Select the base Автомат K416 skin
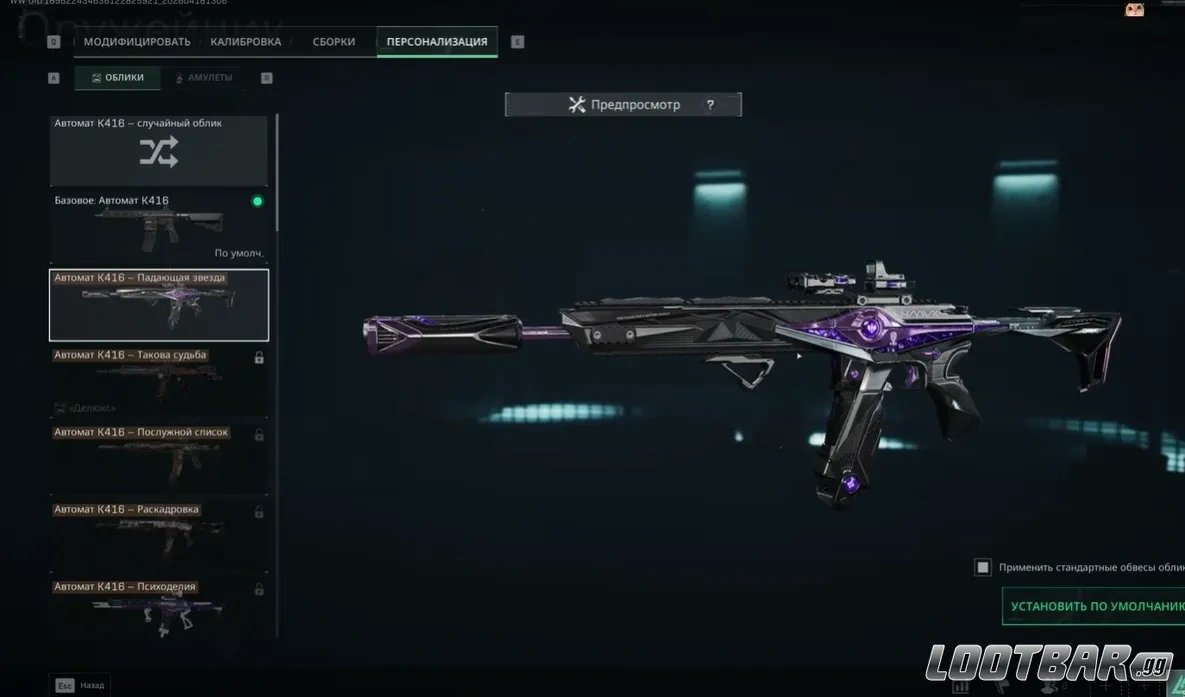The image size is (1185, 697). (159, 227)
